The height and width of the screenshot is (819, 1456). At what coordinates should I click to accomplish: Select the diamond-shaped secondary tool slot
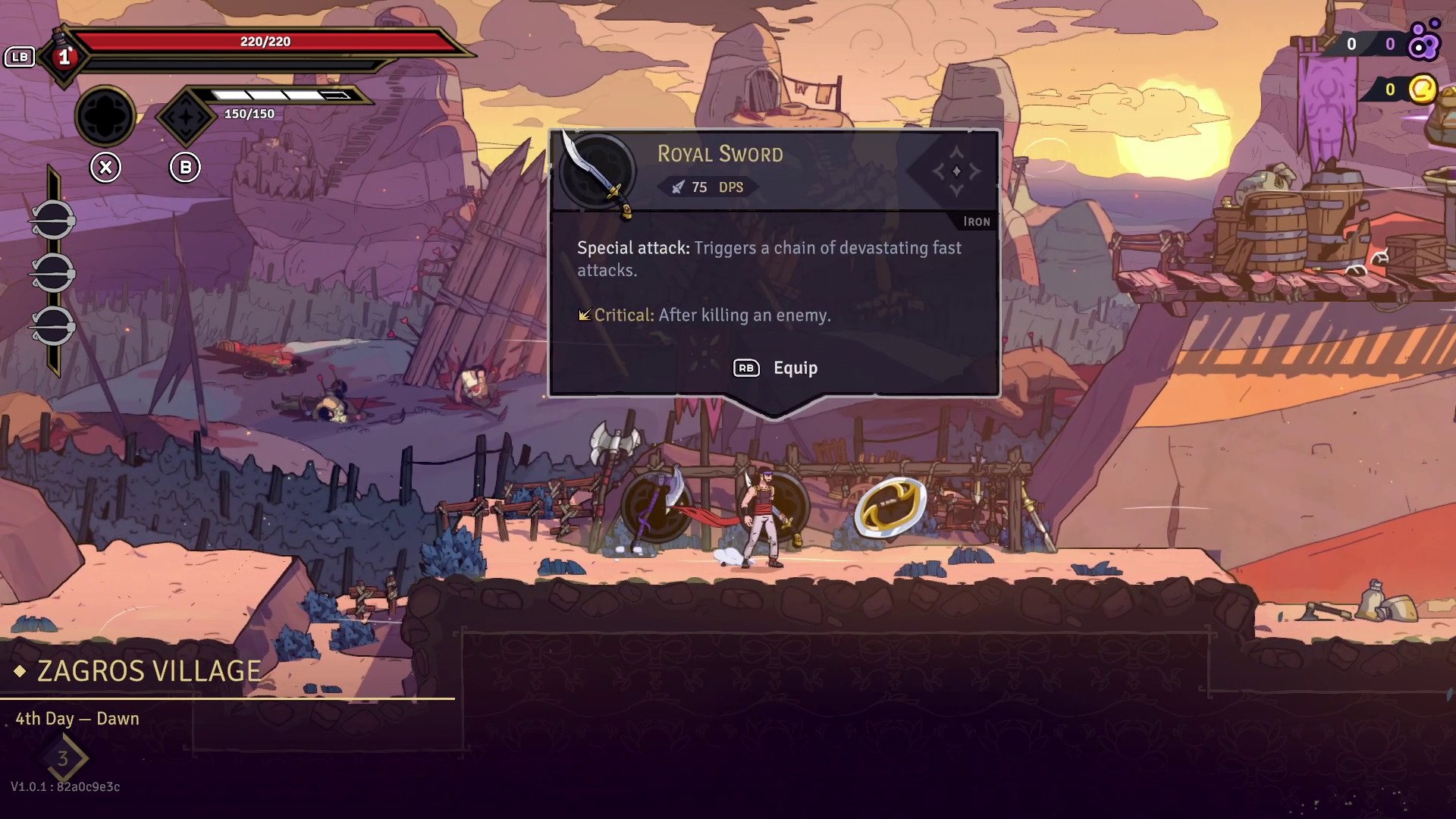pyautogui.click(x=185, y=116)
